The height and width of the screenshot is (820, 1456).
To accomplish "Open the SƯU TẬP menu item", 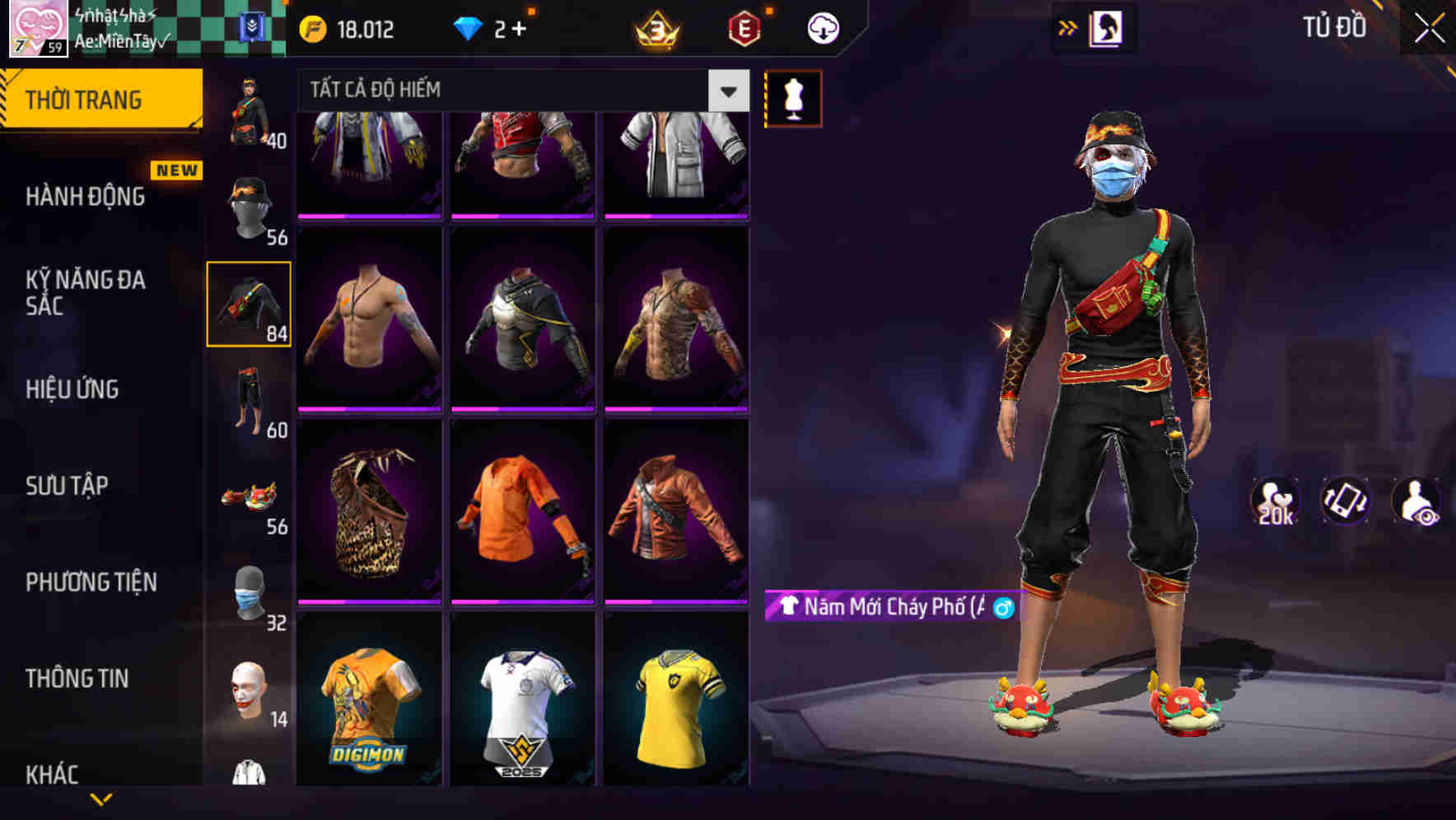I will 66,486.
